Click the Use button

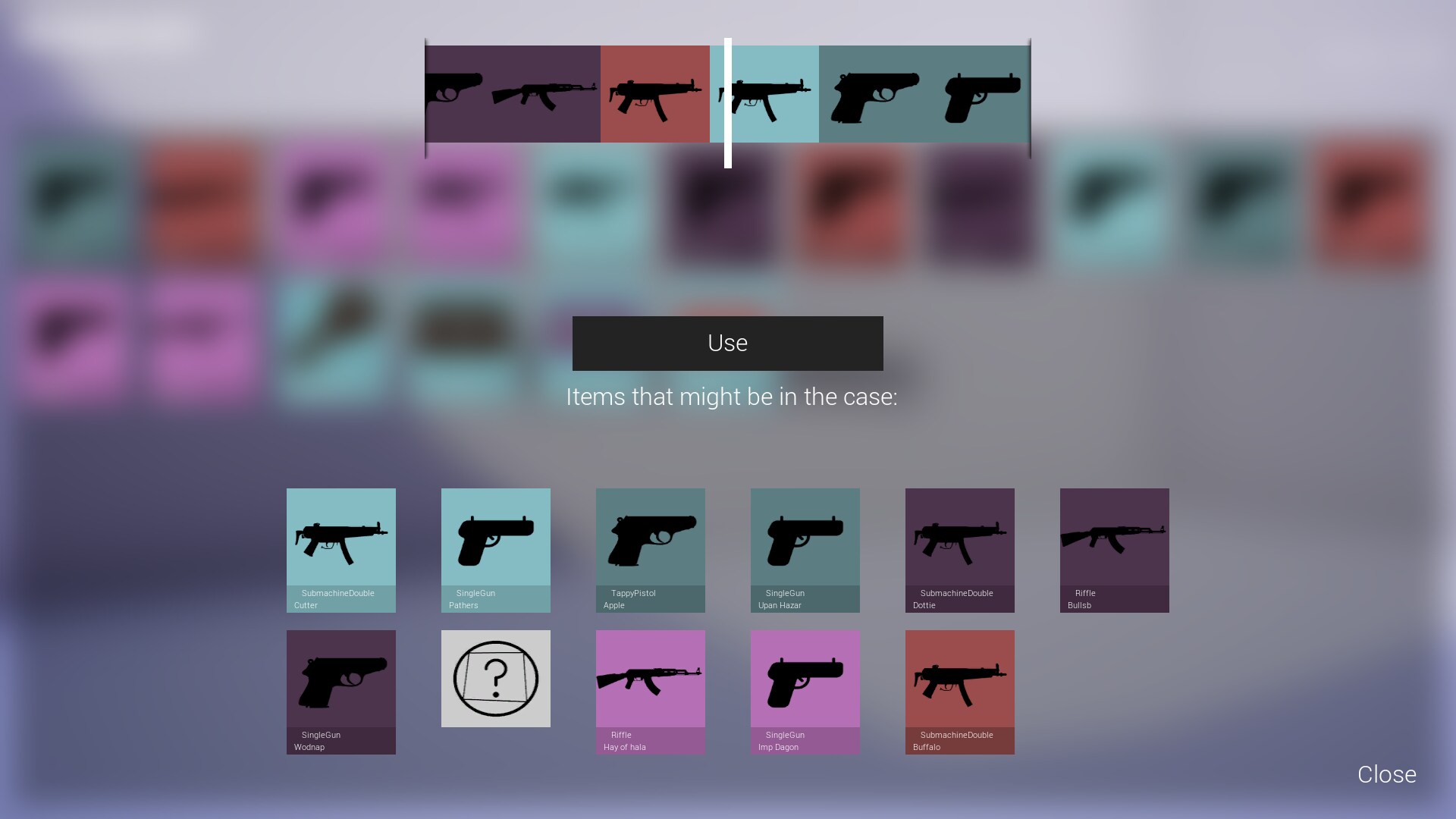coord(726,343)
